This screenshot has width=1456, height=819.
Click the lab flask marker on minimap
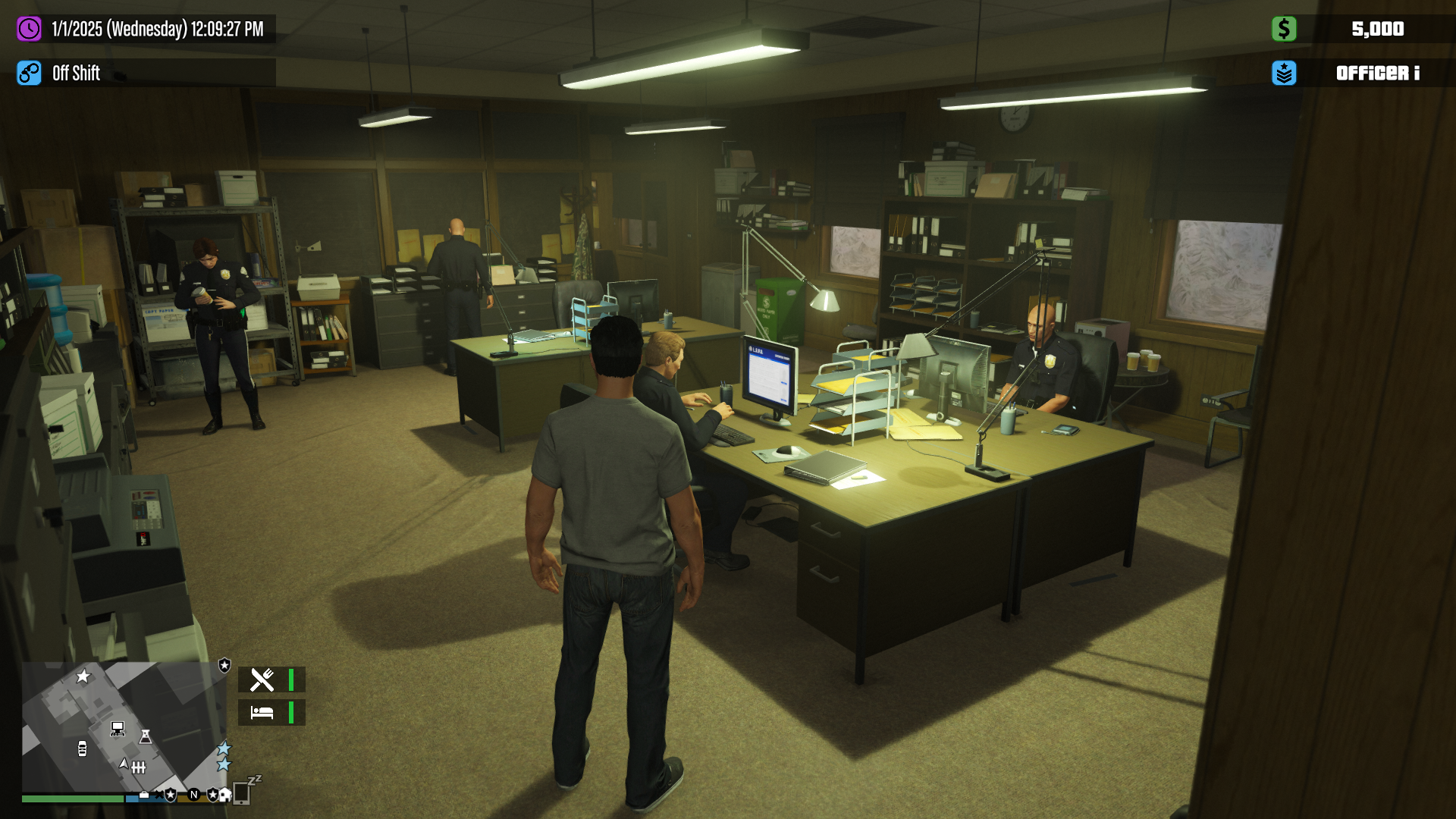[x=146, y=736]
